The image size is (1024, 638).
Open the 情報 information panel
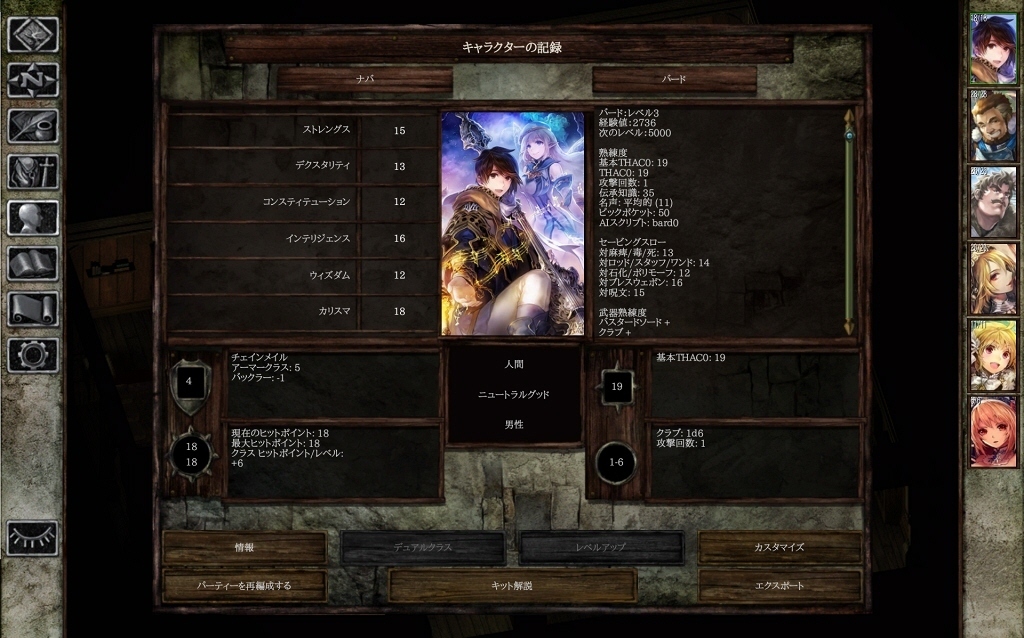244,548
